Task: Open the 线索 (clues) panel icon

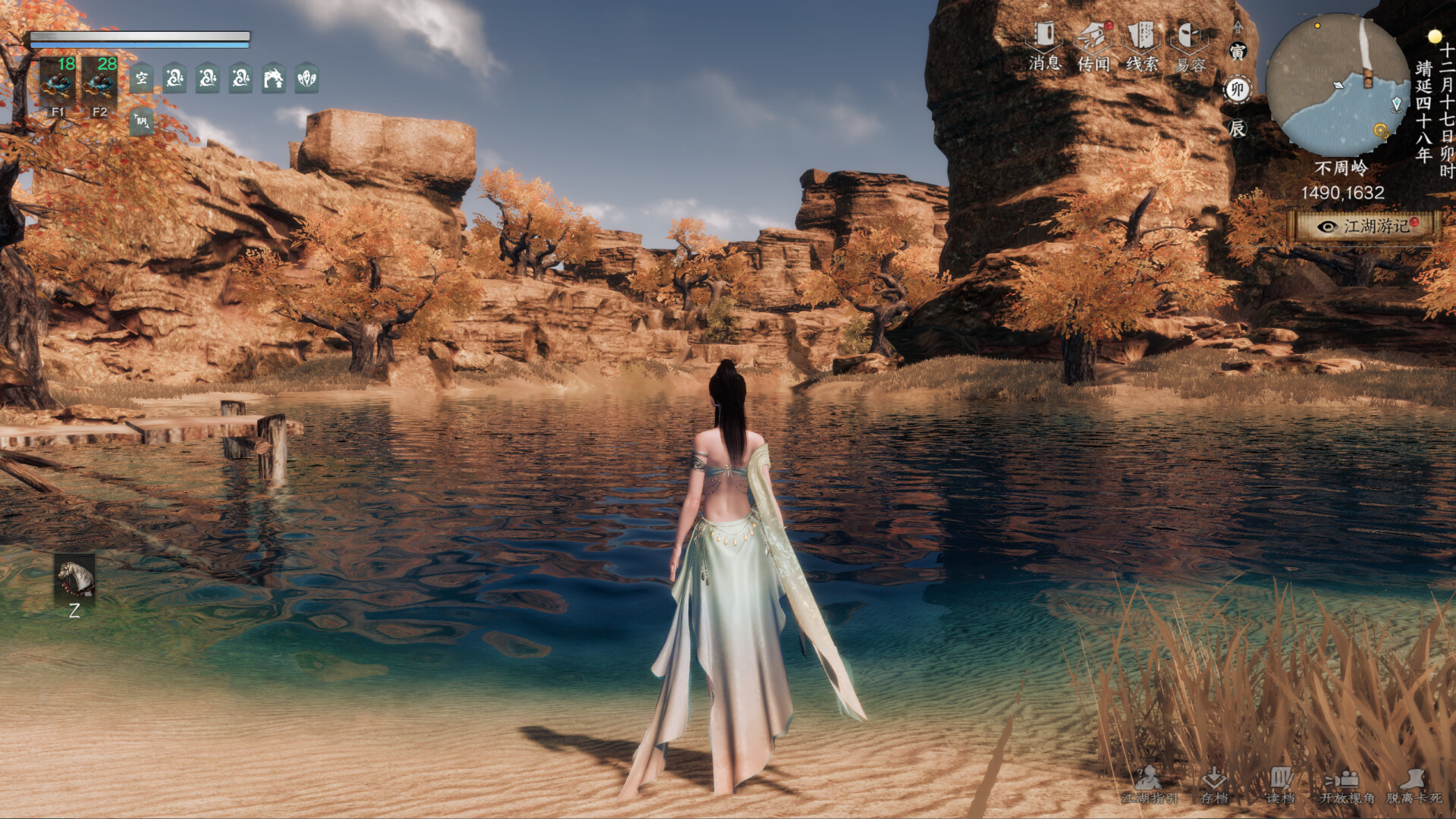Action: point(1141,36)
